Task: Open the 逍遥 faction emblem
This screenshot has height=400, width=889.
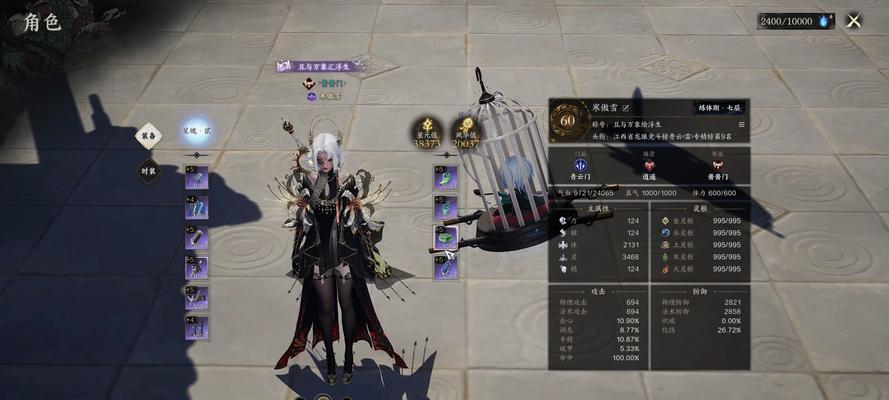Action: click(x=648, y=165)
